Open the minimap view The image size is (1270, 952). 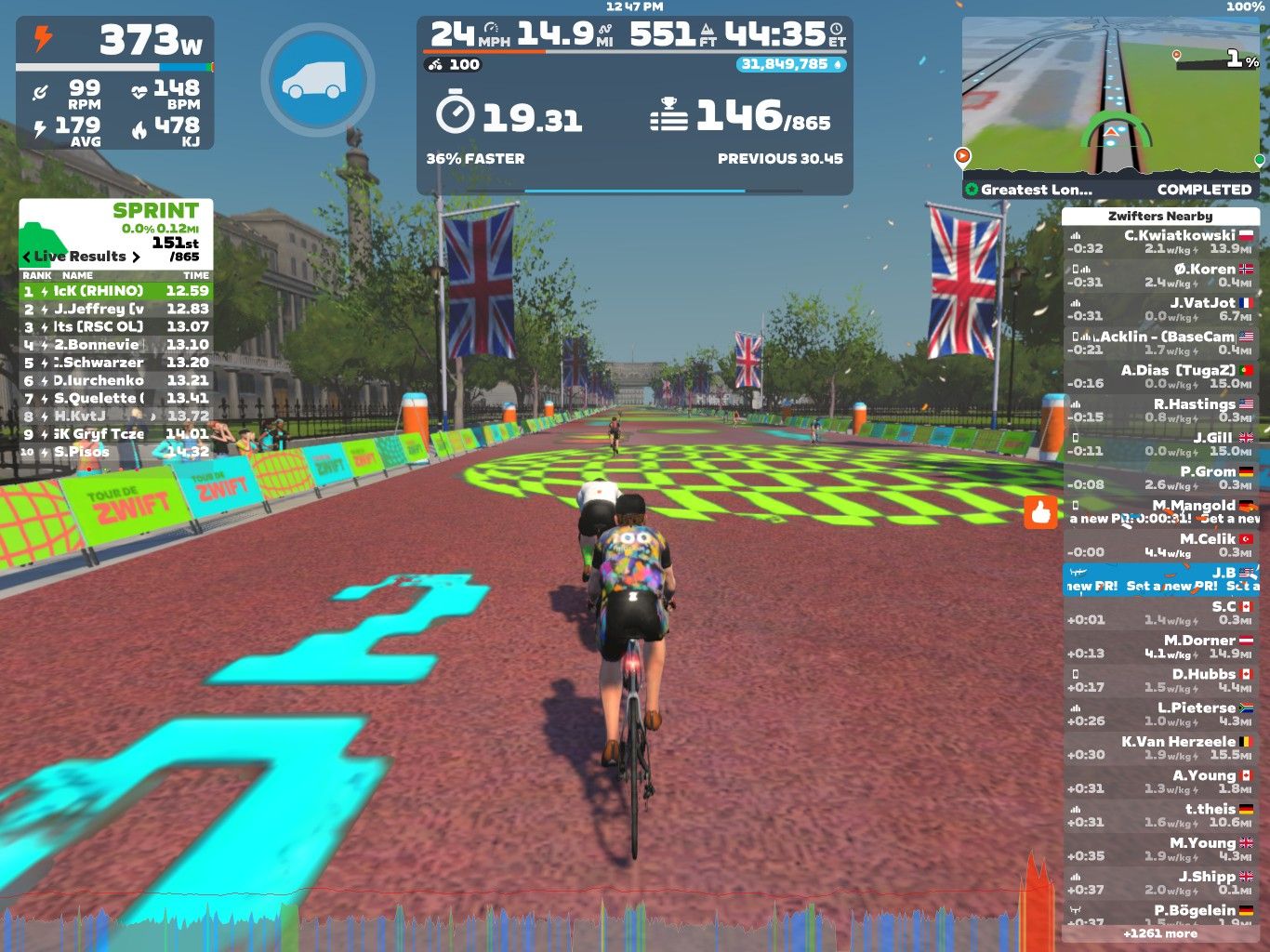click(x=1111, y=95)
